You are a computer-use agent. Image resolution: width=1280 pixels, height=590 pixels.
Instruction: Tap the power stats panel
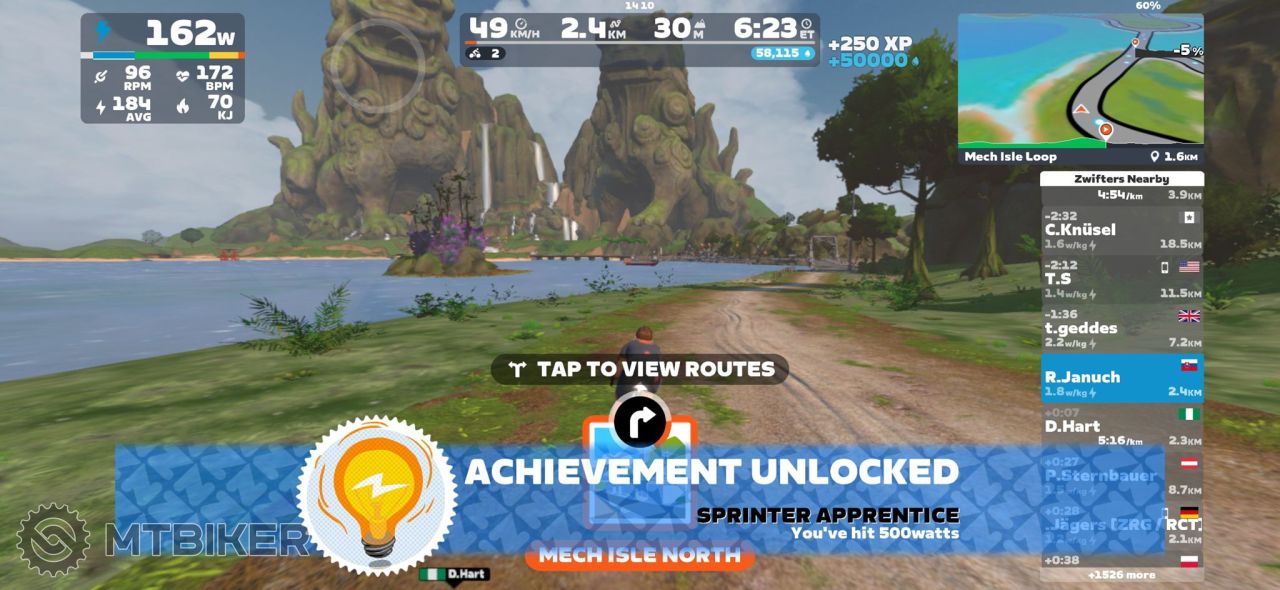(163, 68)
